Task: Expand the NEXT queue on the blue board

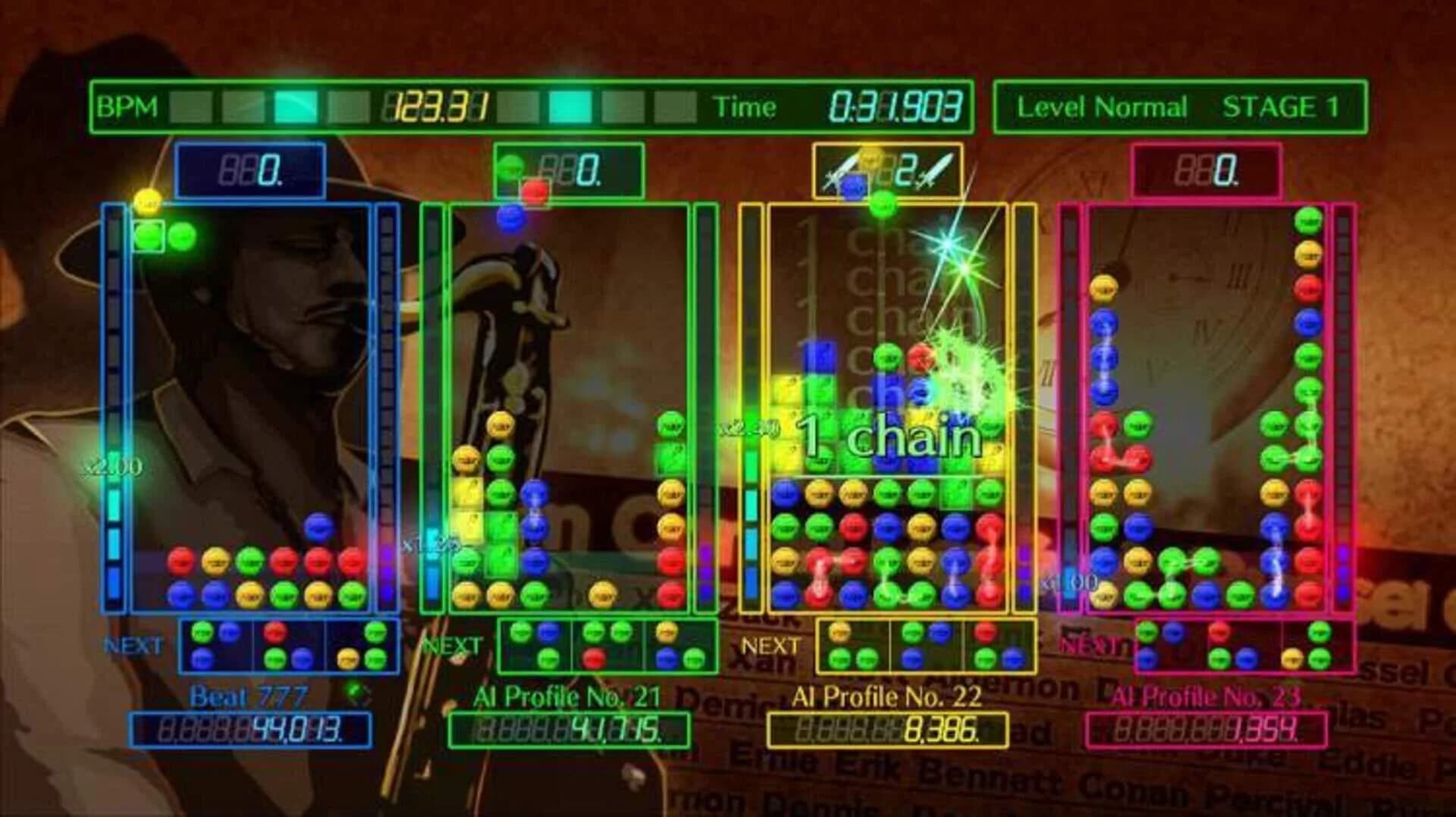Action: (x=288, y=643)
